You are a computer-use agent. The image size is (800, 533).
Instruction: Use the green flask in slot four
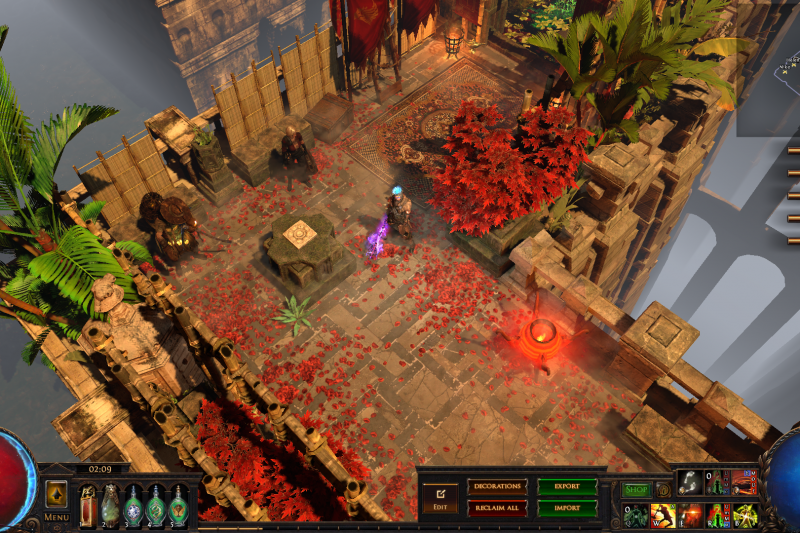[x=156, y=505]
